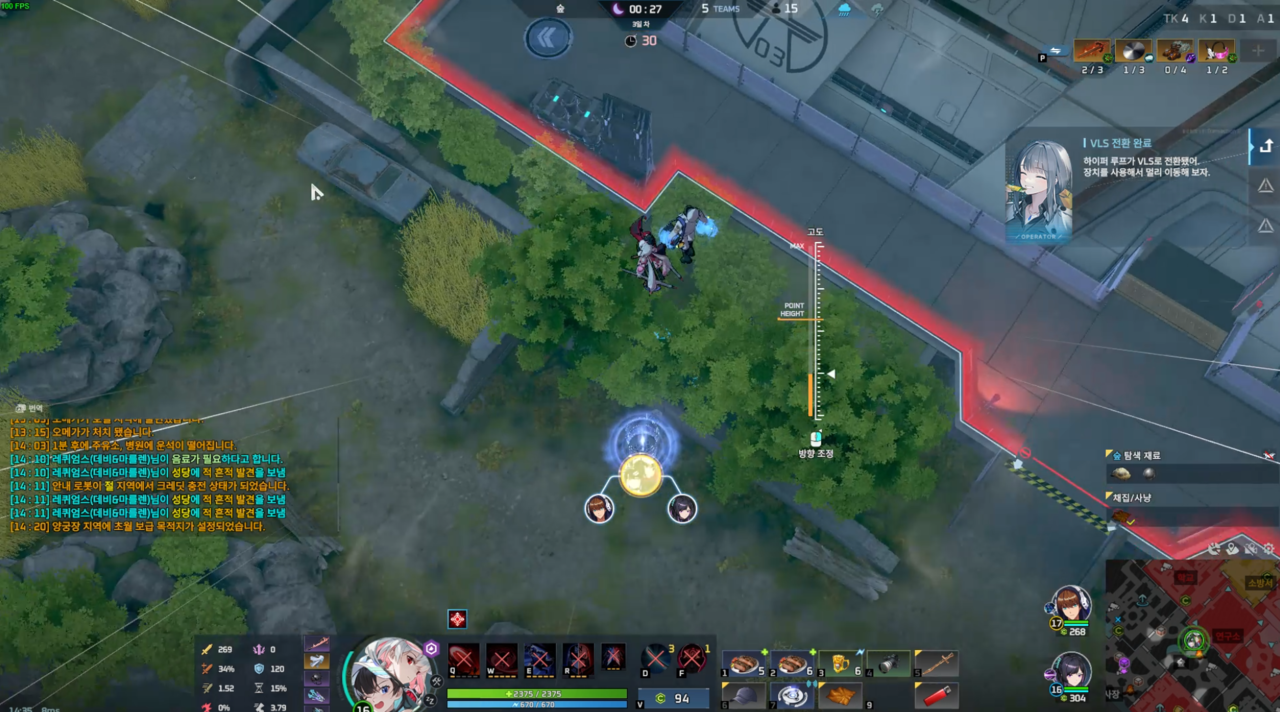Select the camera item in inventory
Image resolution: width=1280 pixels, height=712 pixels.
point(889,664)
